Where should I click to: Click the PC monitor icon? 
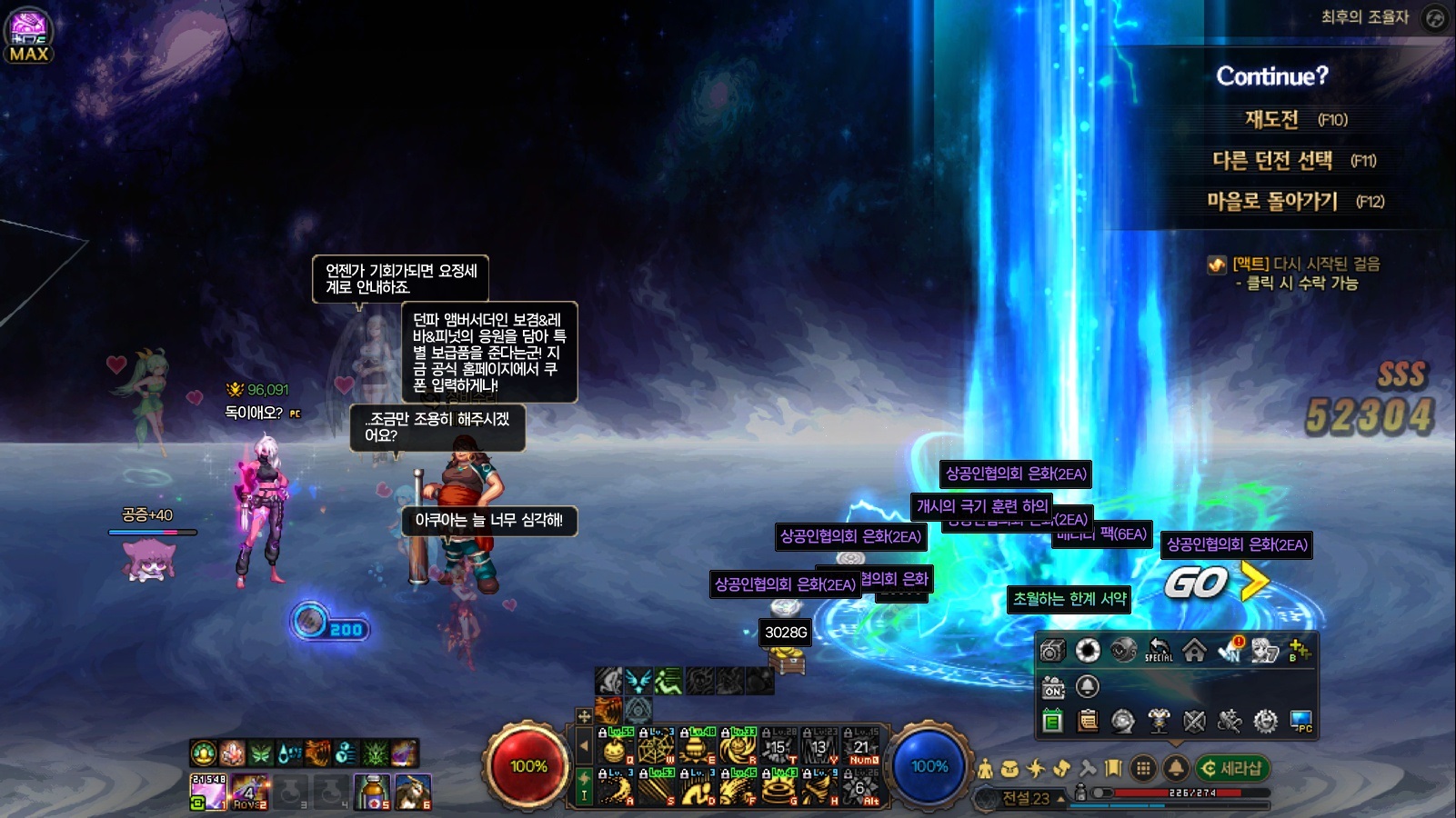tap(1300, 722)
